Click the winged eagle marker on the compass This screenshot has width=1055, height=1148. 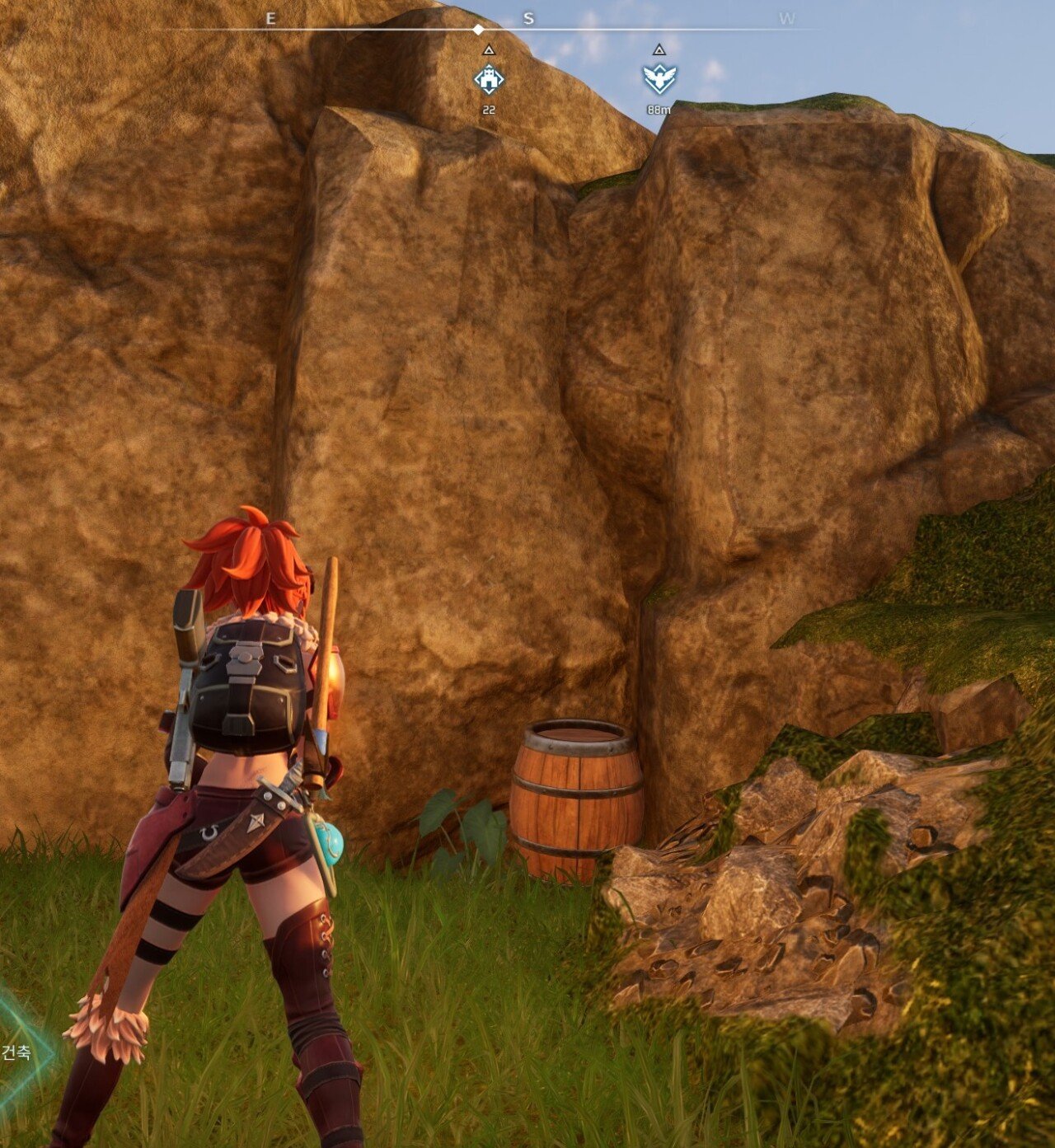(659, 79)
